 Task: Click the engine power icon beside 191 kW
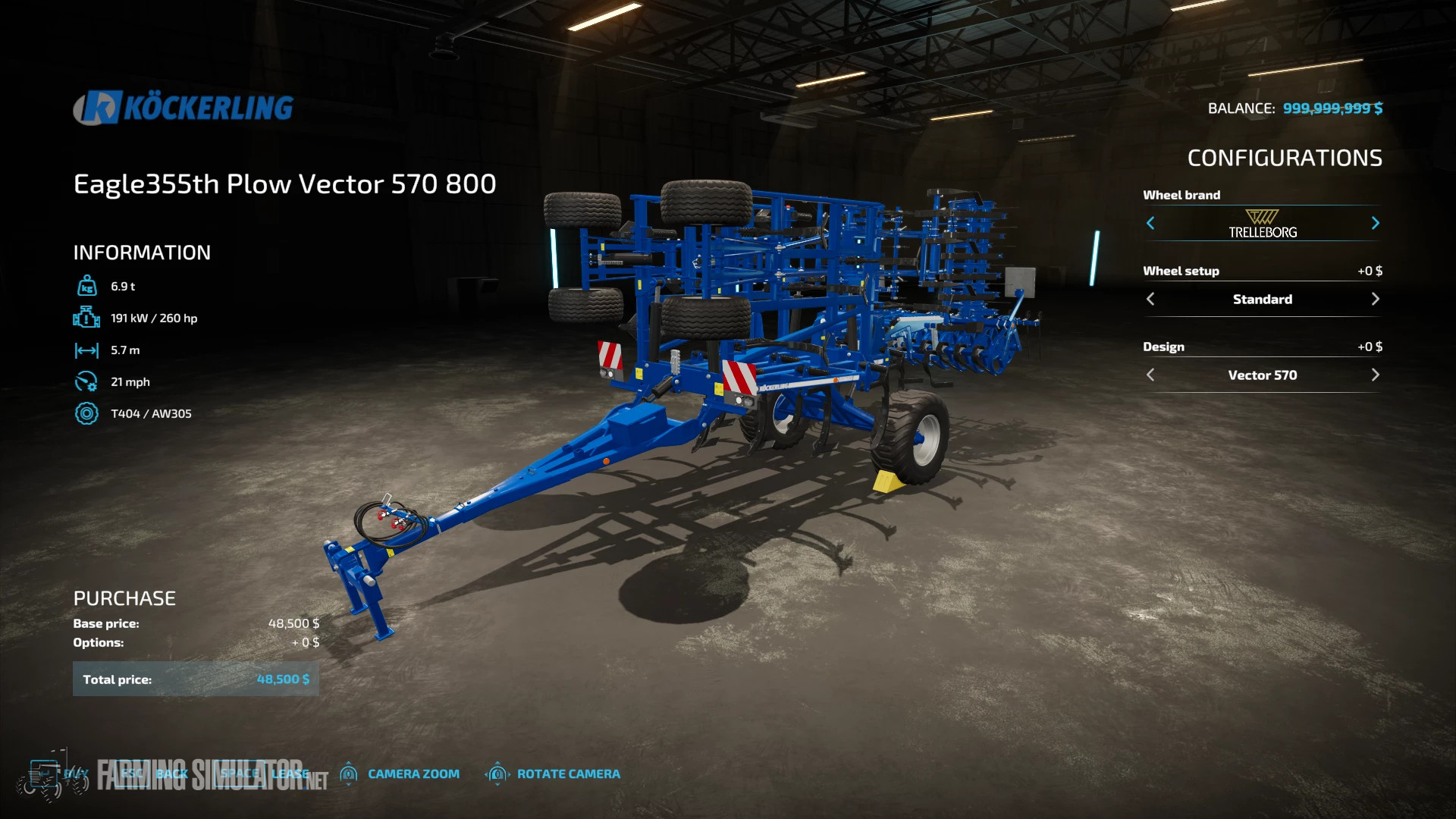coord(87,318)
